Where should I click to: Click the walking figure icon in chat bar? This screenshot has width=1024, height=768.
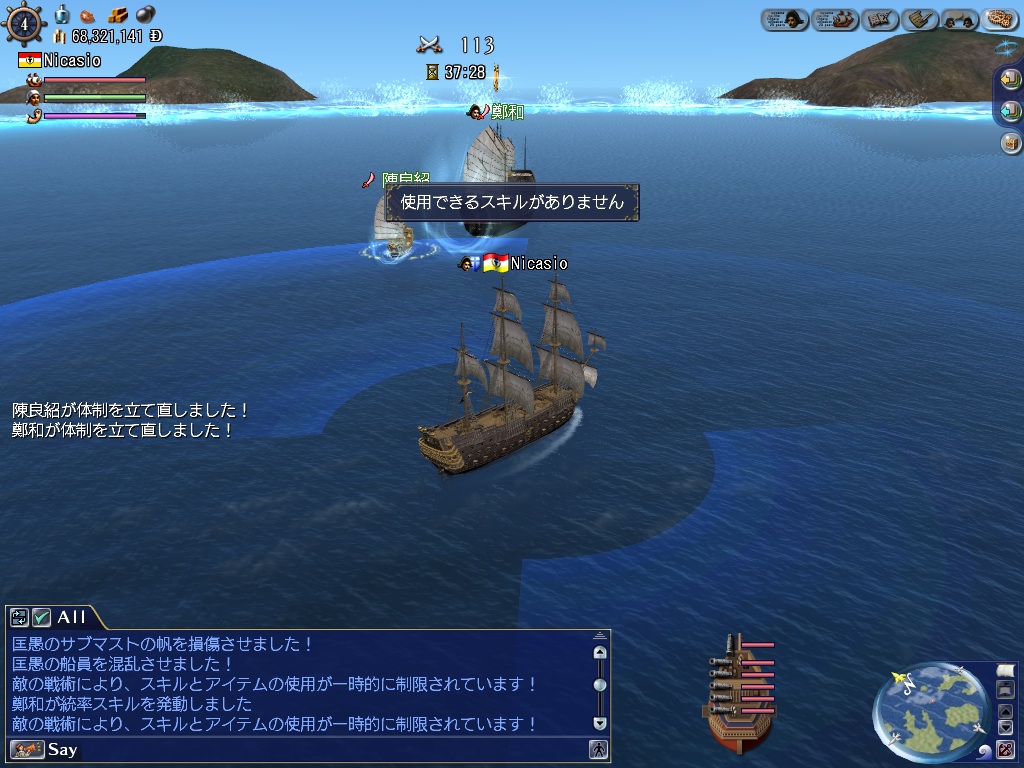point(598,749)
